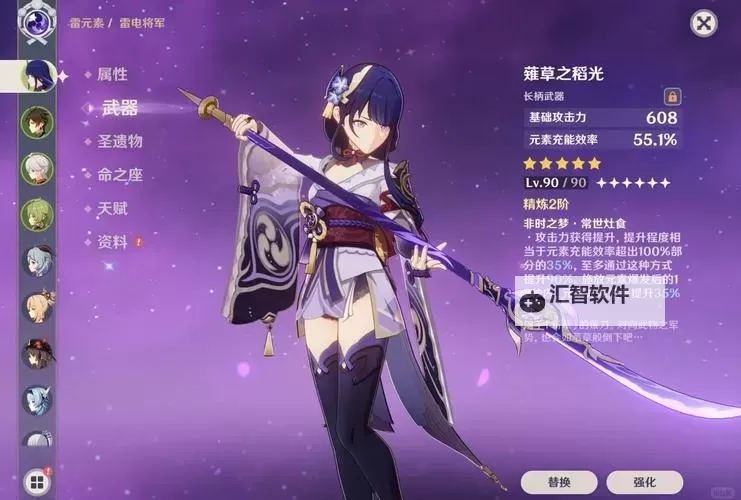Show the 命之座 constellation tab
Screen dimensions: 741x500
(119, 175)
